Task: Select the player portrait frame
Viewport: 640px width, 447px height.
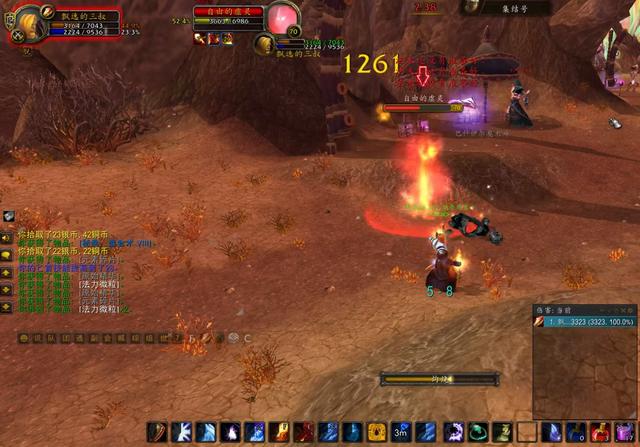Action: point(27,22)
